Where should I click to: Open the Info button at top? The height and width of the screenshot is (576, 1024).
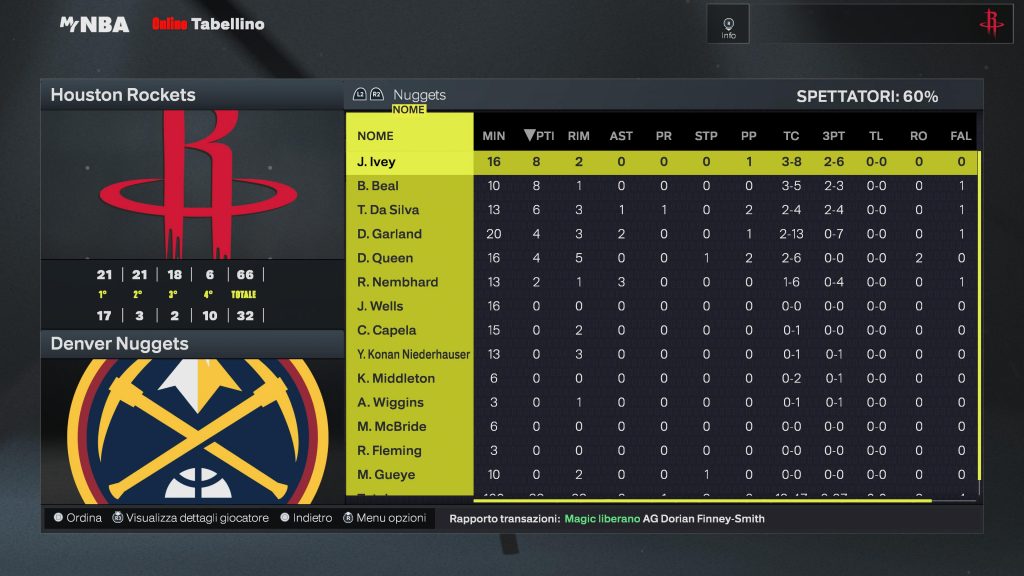[728, 25]
